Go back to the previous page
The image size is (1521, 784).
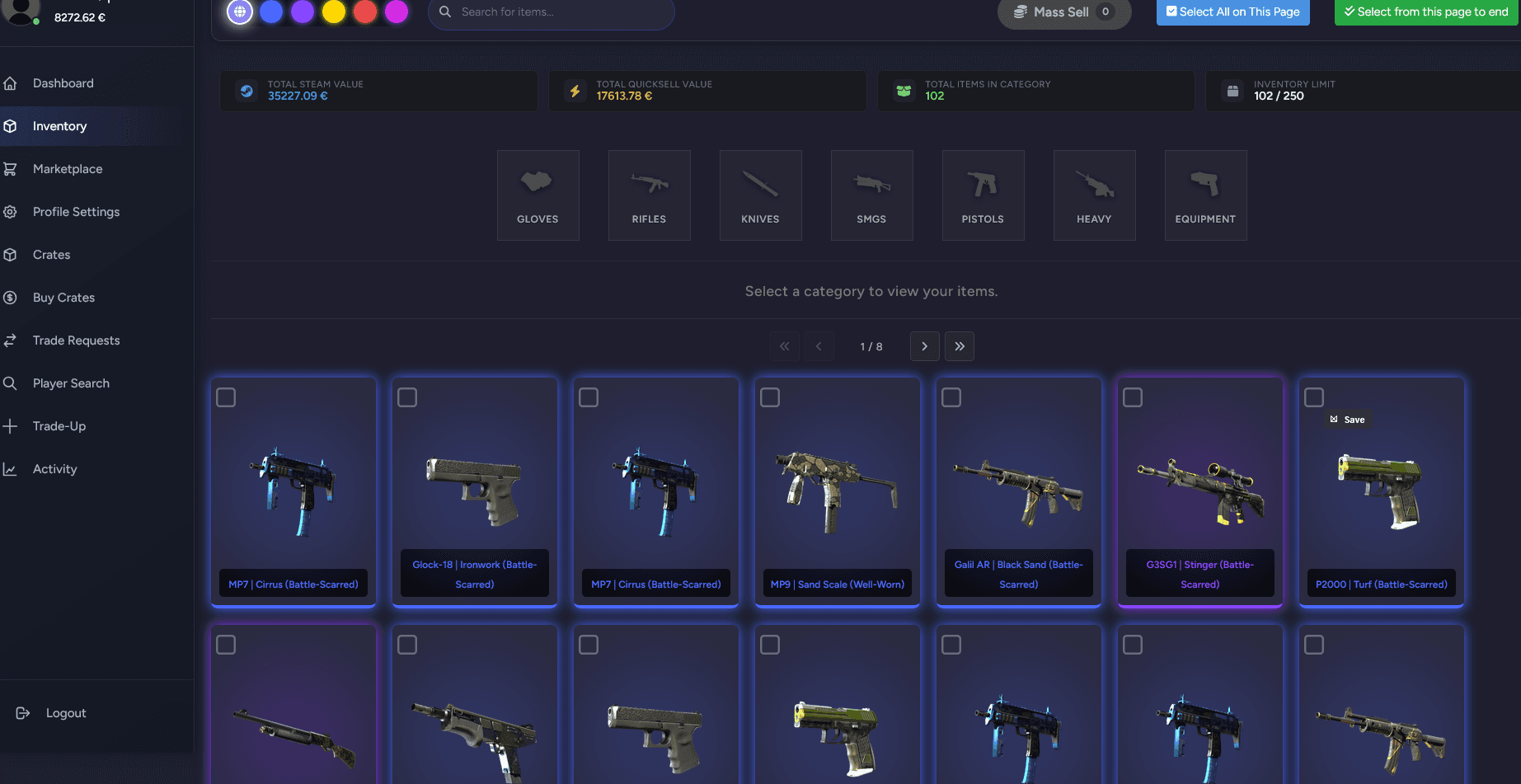[819, 346]
